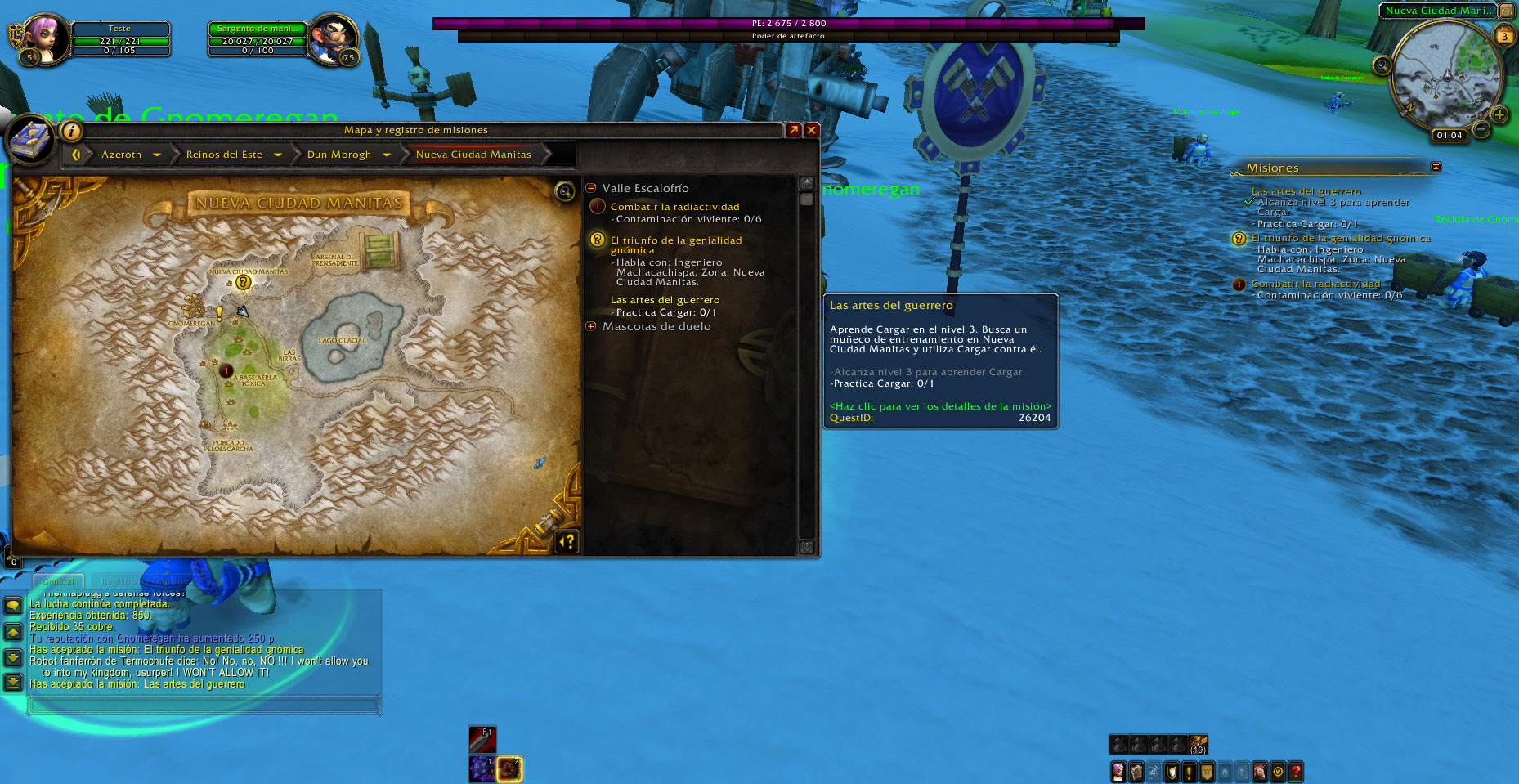Image resolution: width=1519 pixels, height=784 pixels.
Task: Click the map's magnifying glass filter button
Action: point(564,191)
